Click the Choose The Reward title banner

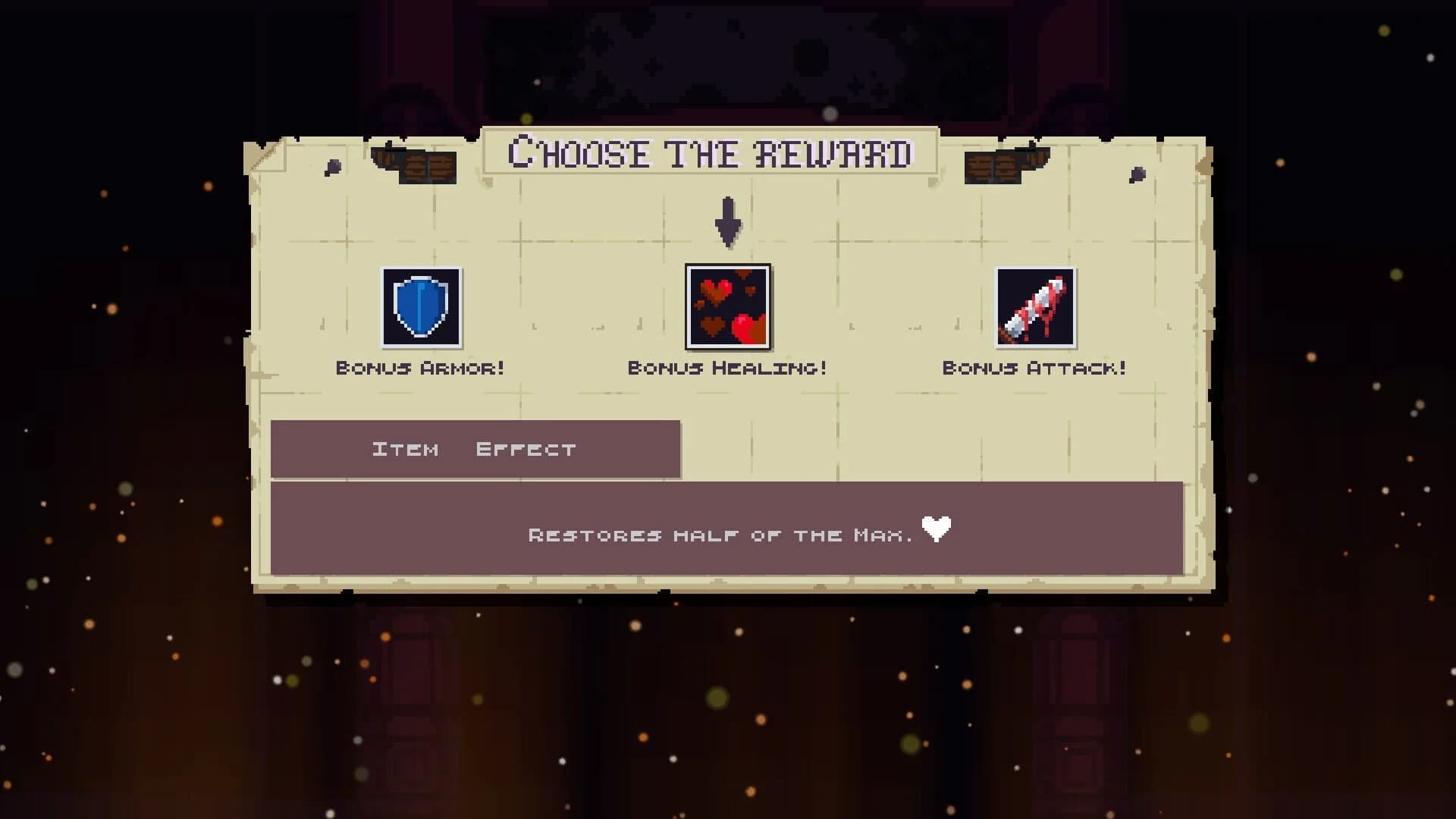(x=711, y=154)
